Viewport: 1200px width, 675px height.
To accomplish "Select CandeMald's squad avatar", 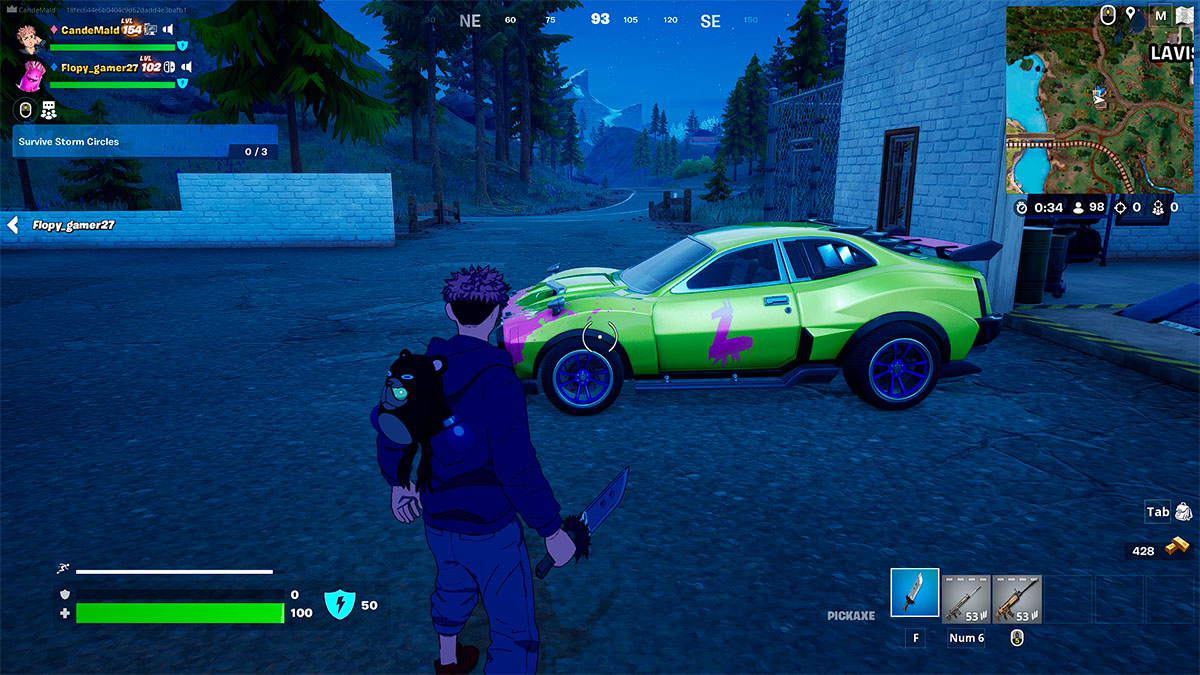I will tap(31, 35).
